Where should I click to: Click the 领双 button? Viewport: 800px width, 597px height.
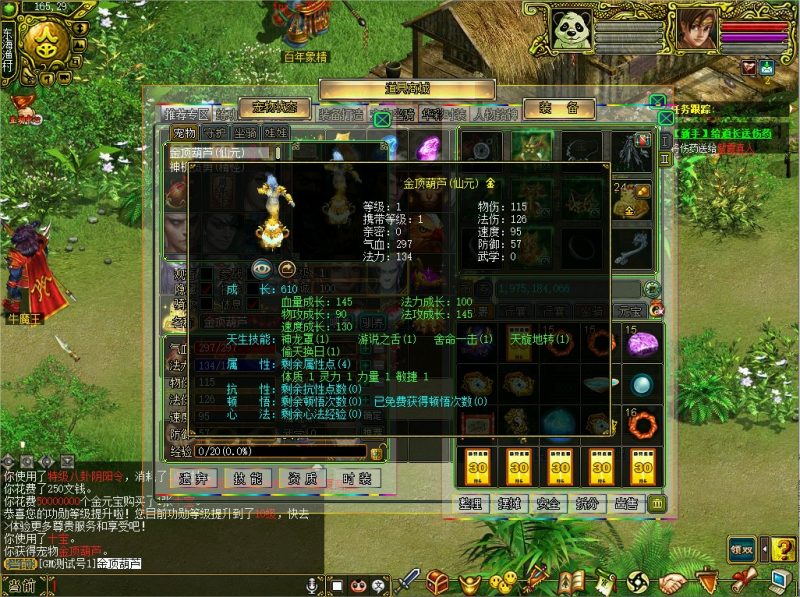click(741, 547)
